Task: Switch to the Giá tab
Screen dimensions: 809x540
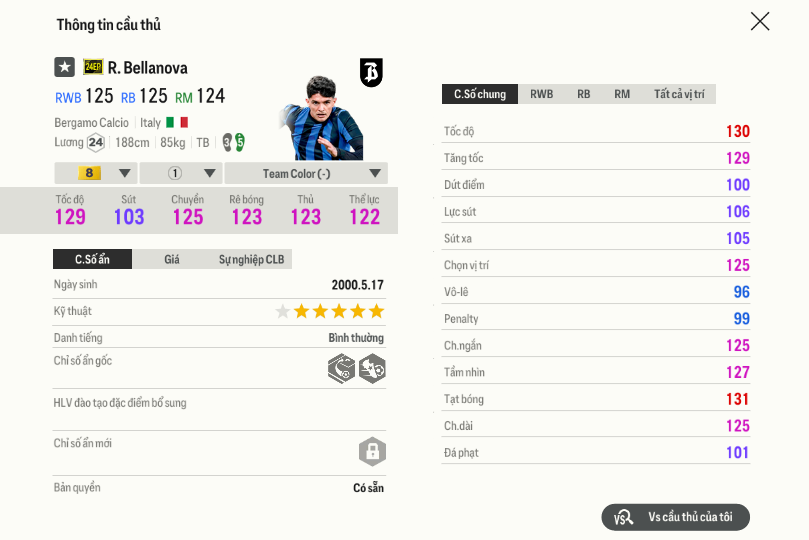Action: [x=172, y=259]
